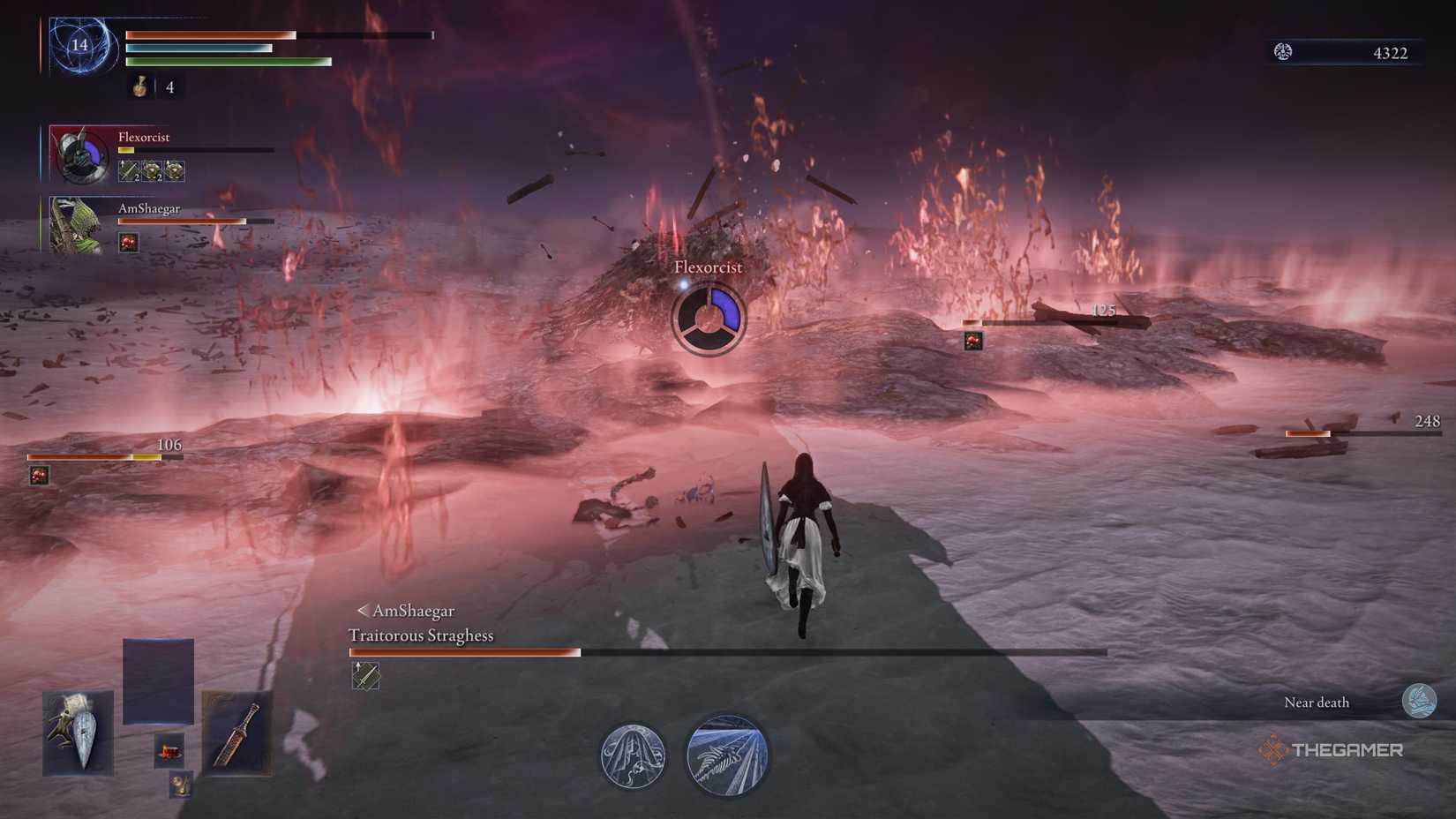Click the boss name Traitorous Straghess

[x=422, y=635]
